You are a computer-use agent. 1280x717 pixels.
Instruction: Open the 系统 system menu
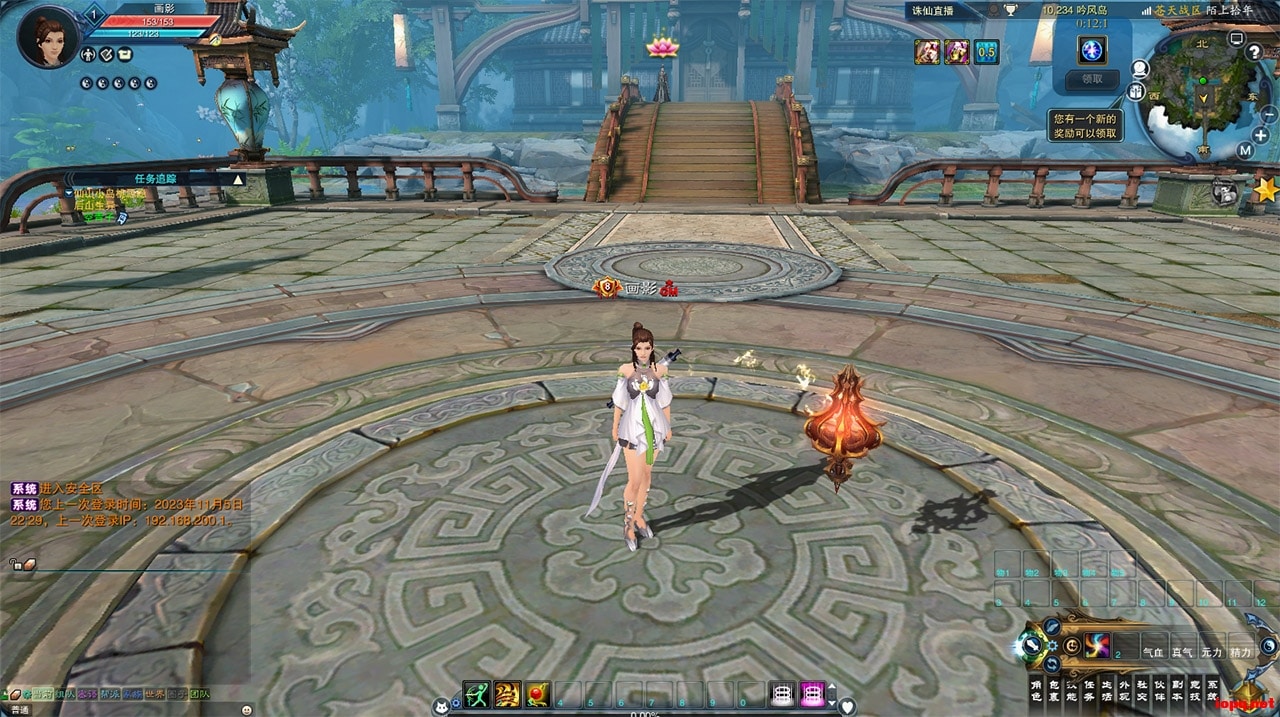pos(1213,689)
